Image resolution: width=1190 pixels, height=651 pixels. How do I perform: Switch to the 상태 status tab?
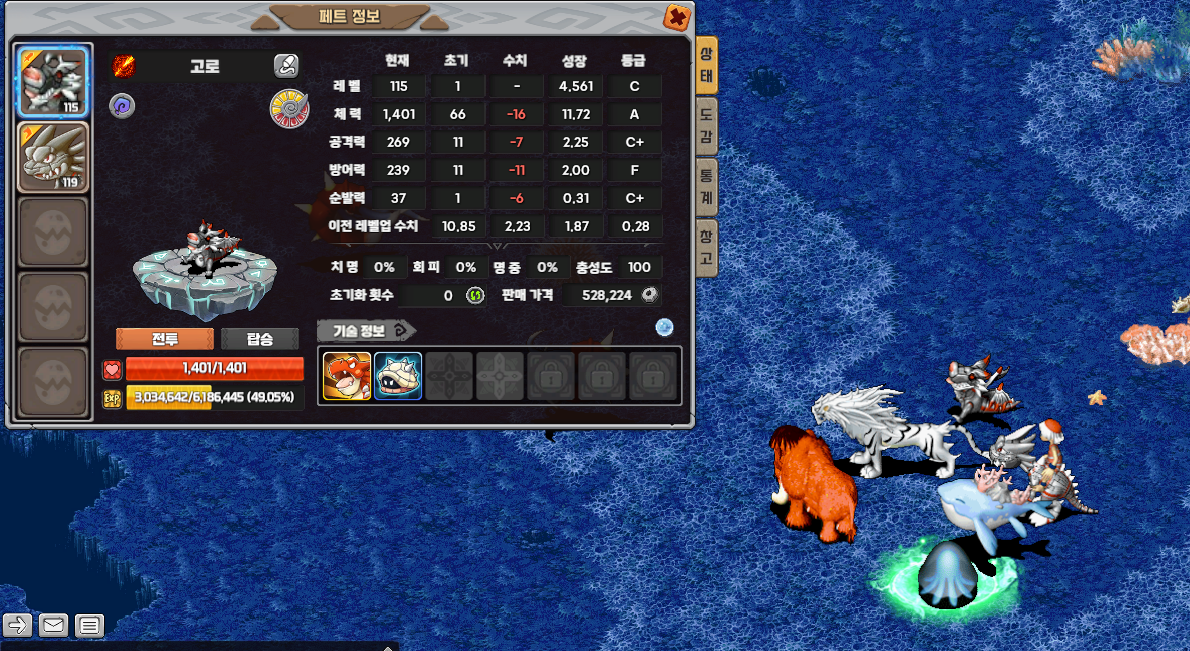706,65
